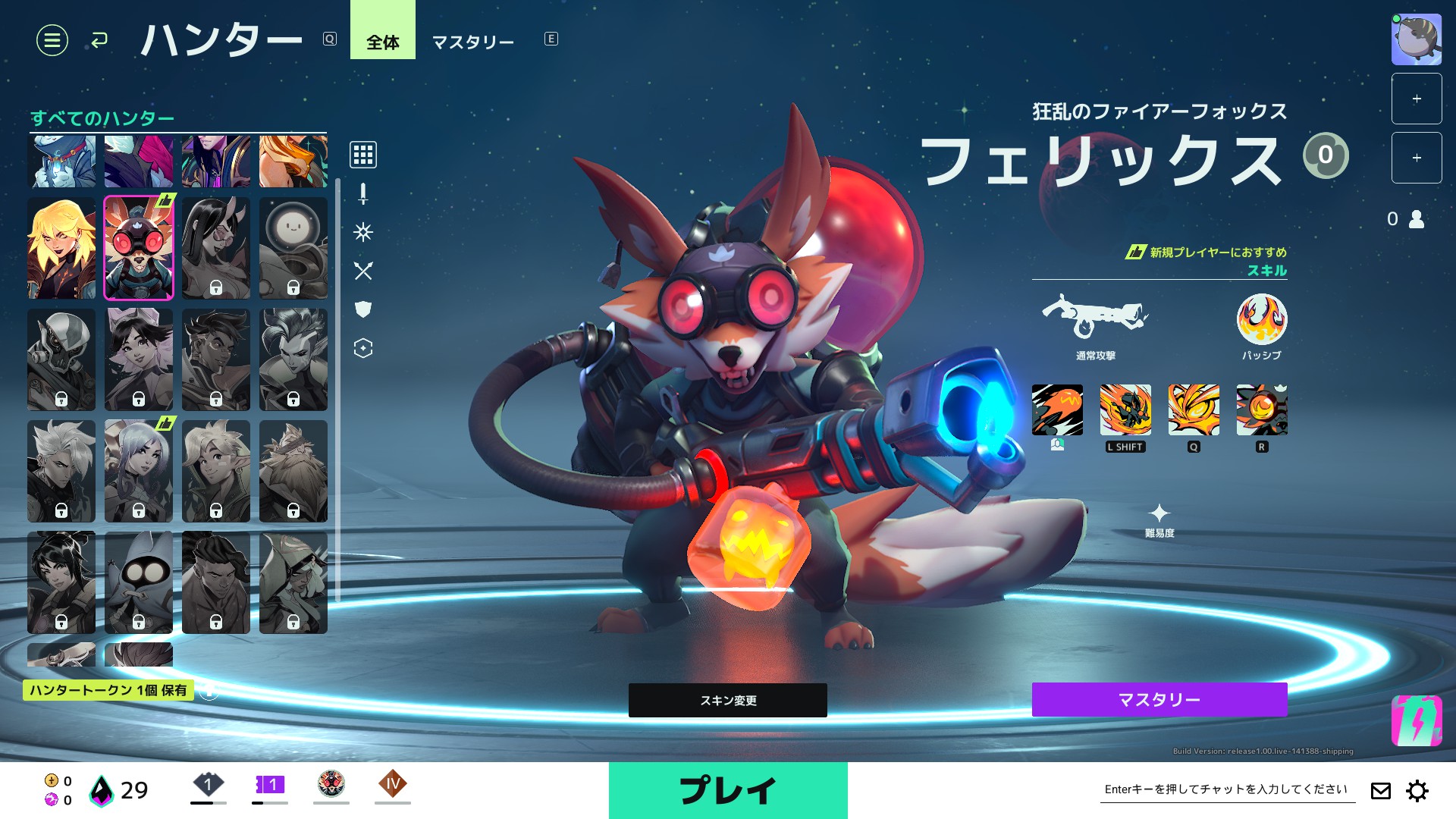Select the Felix fox hunter portrait
Screen dimensions: 1456x819
click(x=139, y=248)
